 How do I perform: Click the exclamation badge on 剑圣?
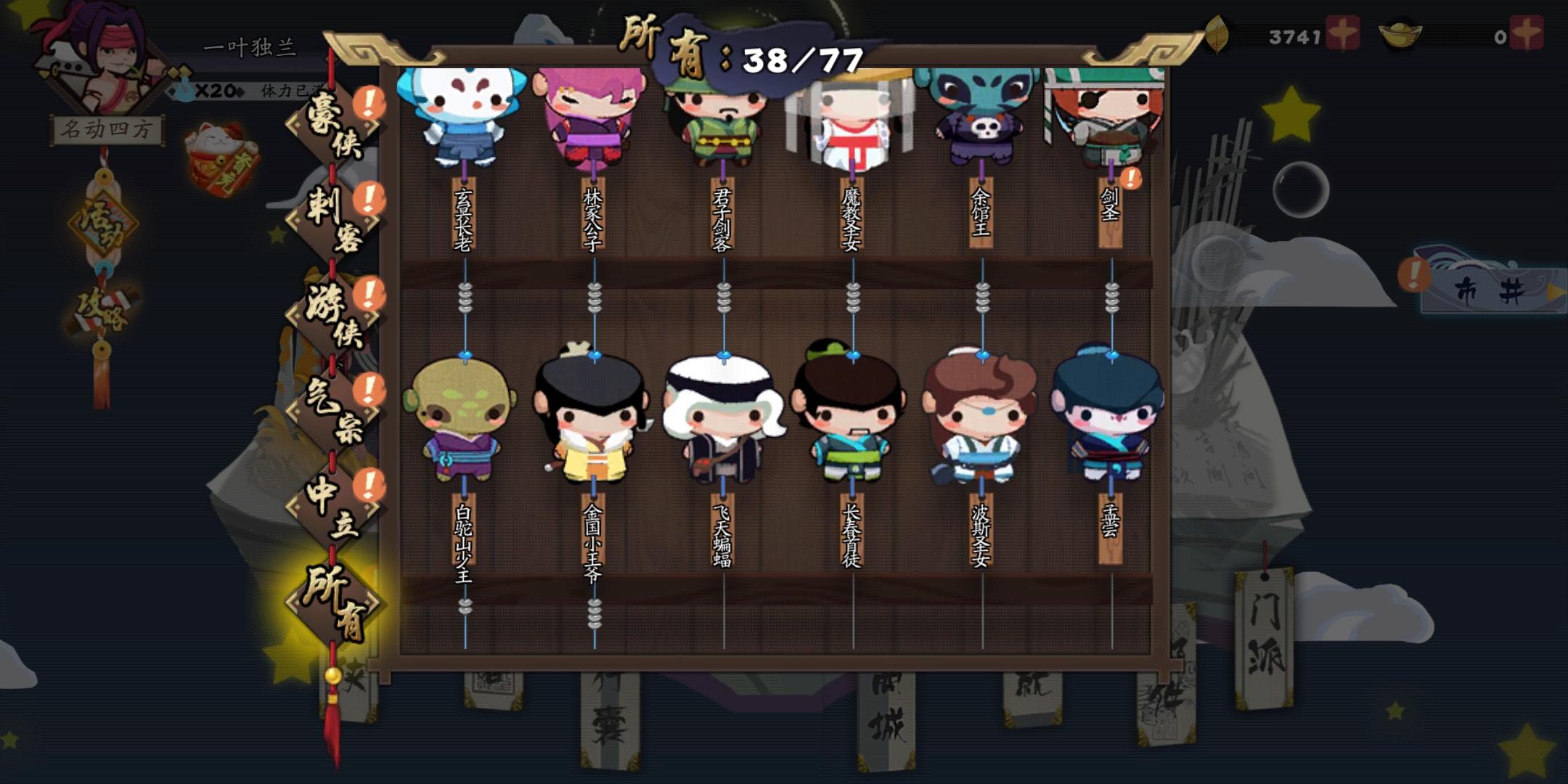tap(1130, 176)
